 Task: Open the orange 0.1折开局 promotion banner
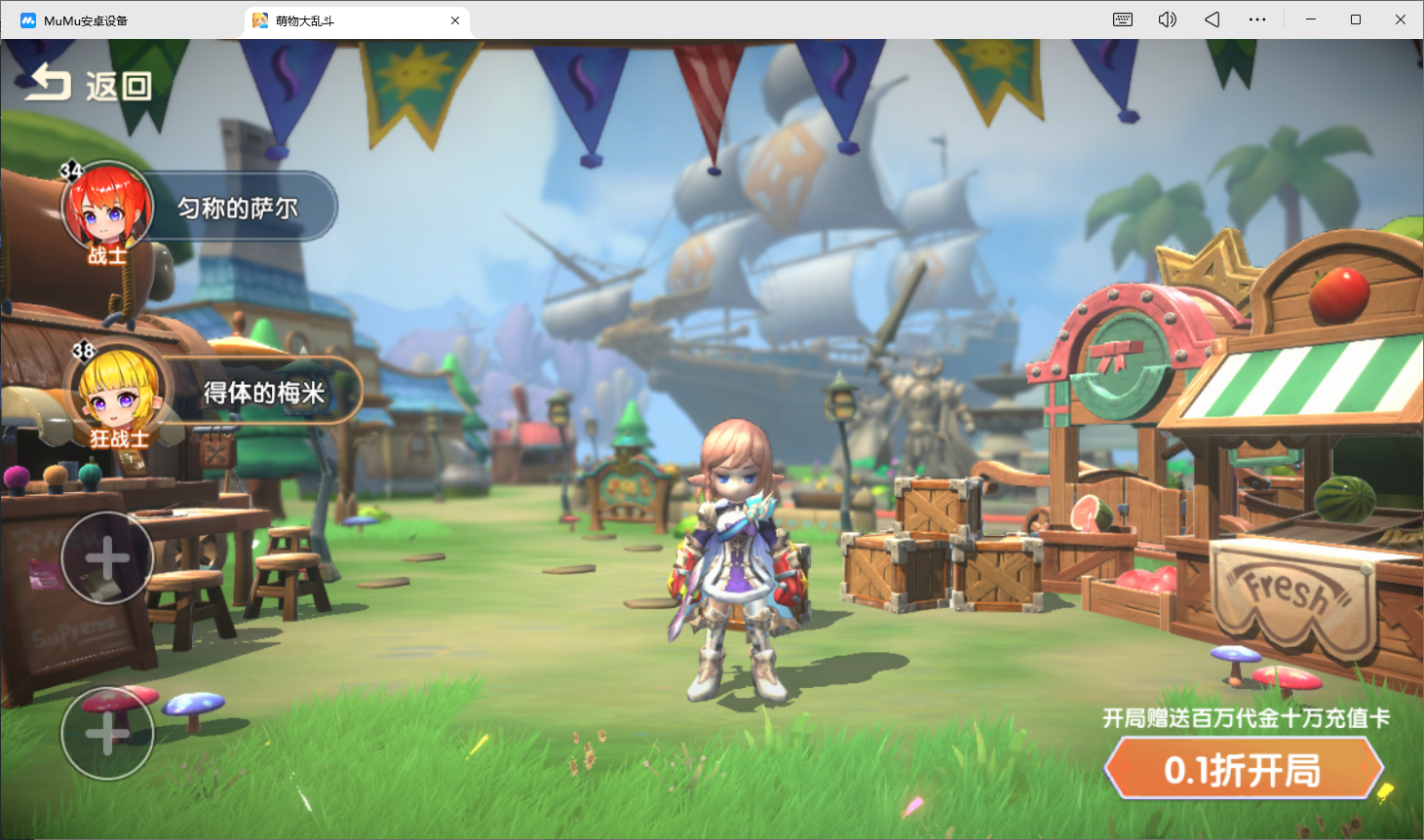[1243, 769]
